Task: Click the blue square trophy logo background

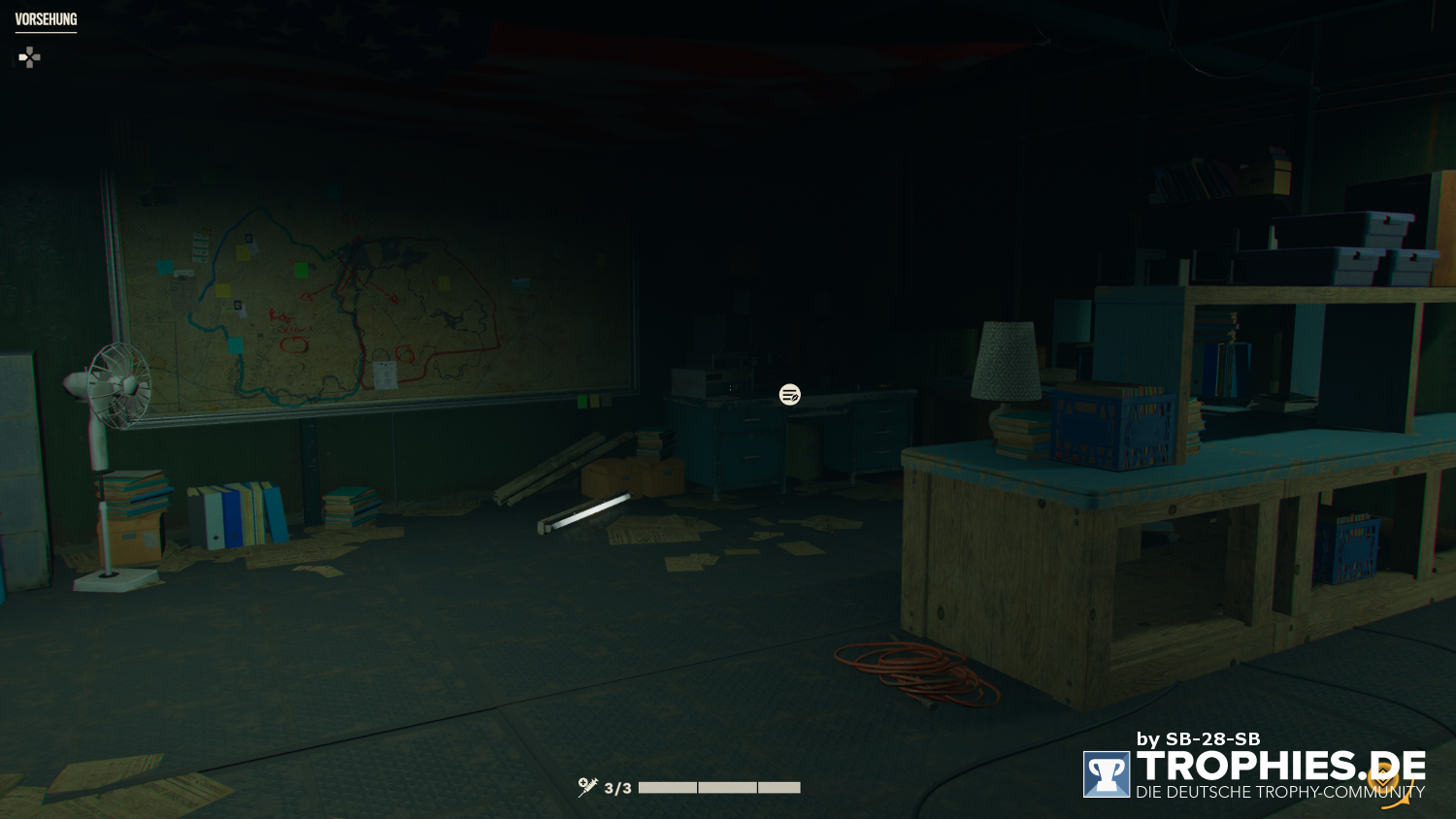Action: 1107,773
